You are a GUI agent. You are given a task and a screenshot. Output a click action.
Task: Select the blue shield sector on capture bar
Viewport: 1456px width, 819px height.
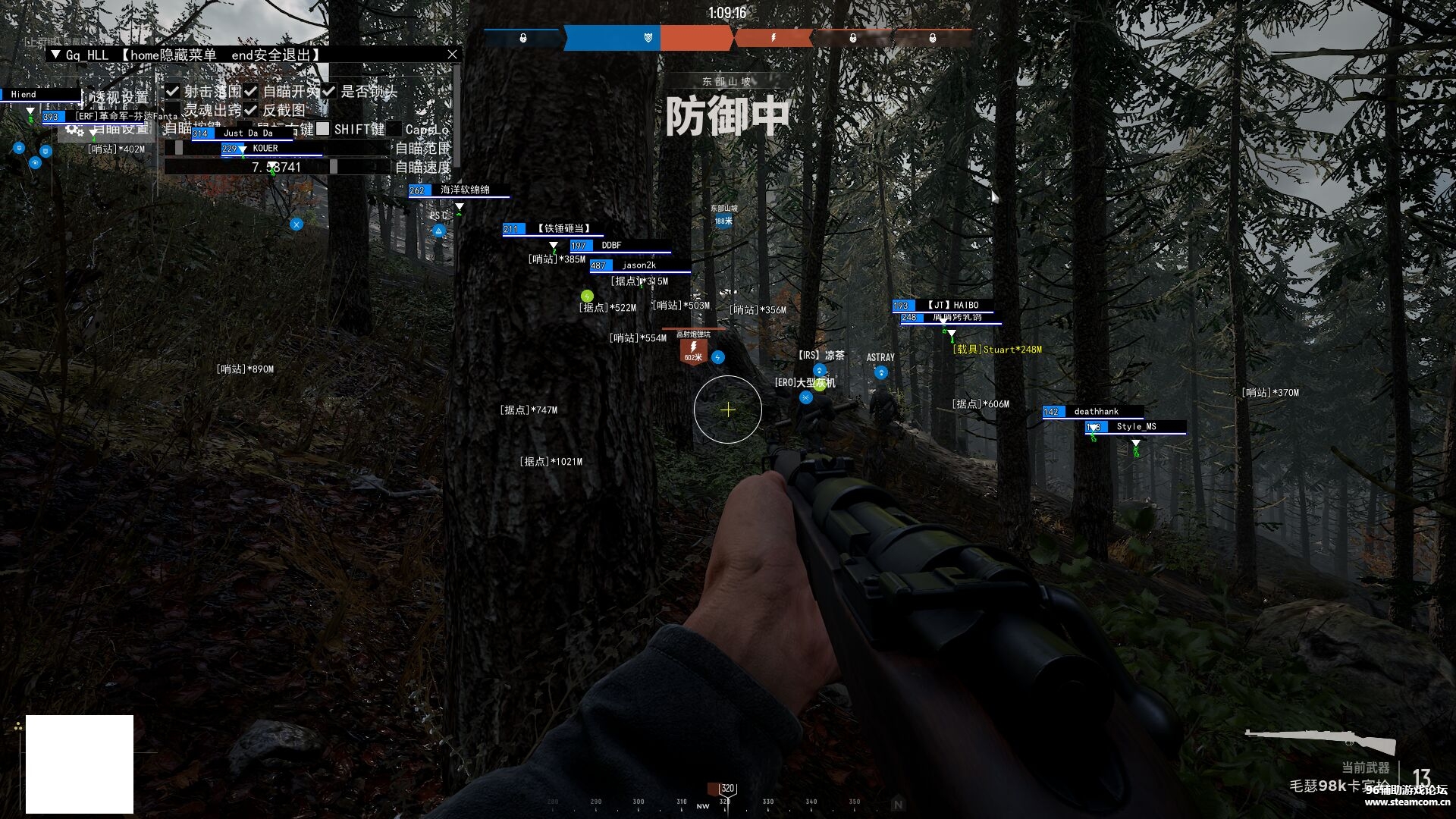[x=647, y=37]
